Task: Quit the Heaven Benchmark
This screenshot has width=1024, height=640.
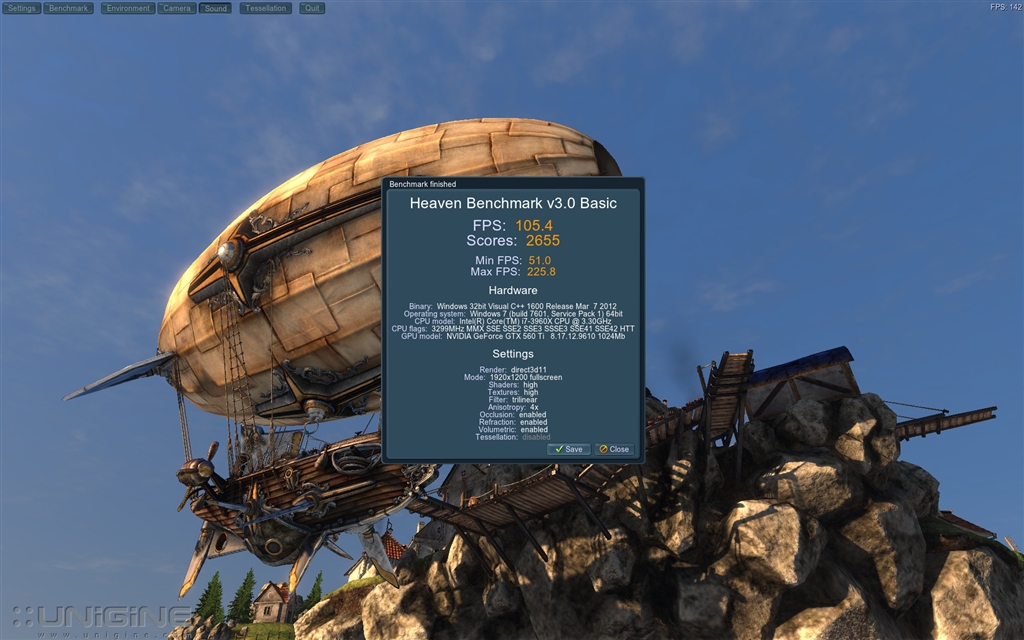Action: (312, 8)
